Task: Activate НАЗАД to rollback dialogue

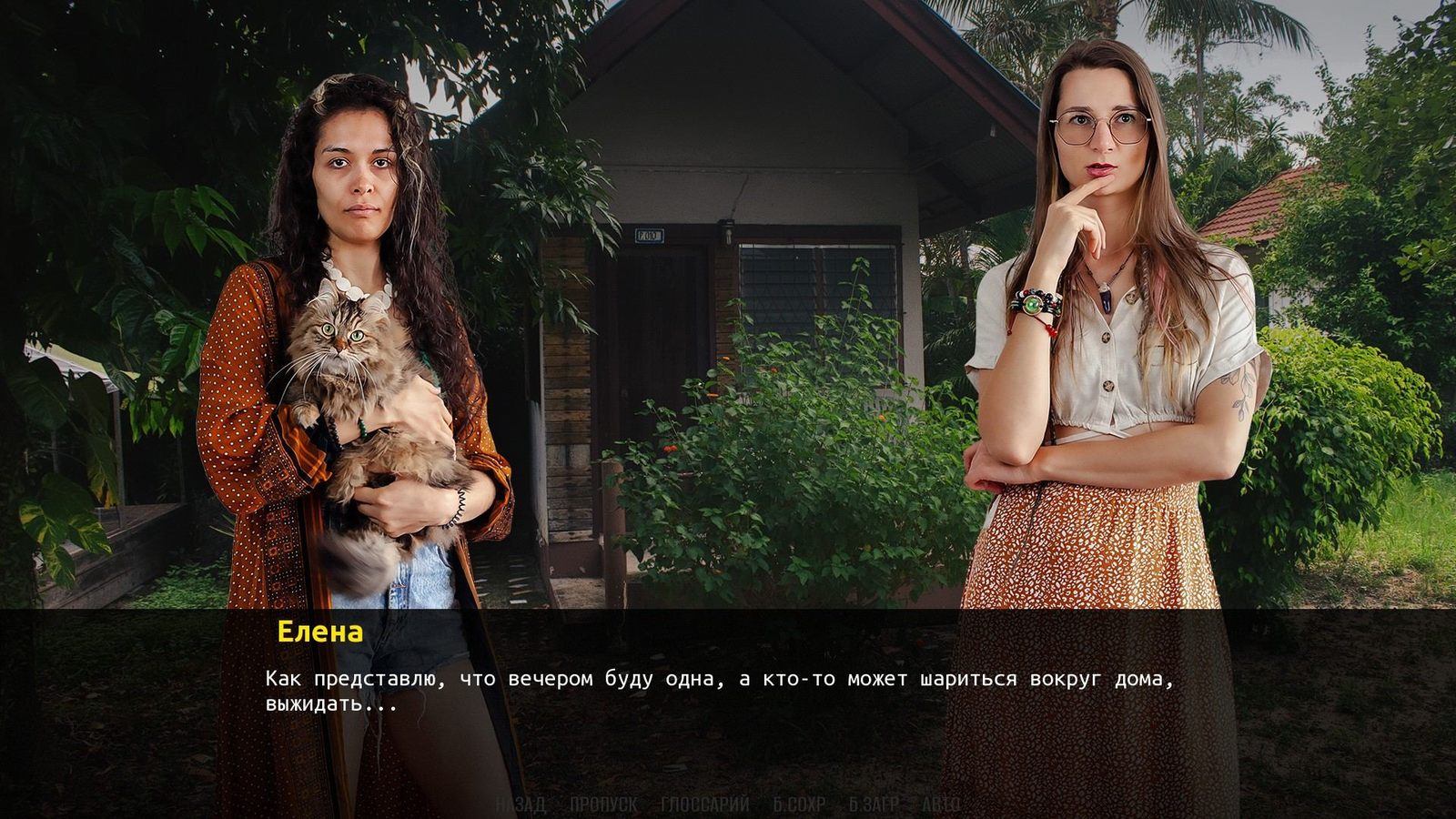Action: click(521, 804)
